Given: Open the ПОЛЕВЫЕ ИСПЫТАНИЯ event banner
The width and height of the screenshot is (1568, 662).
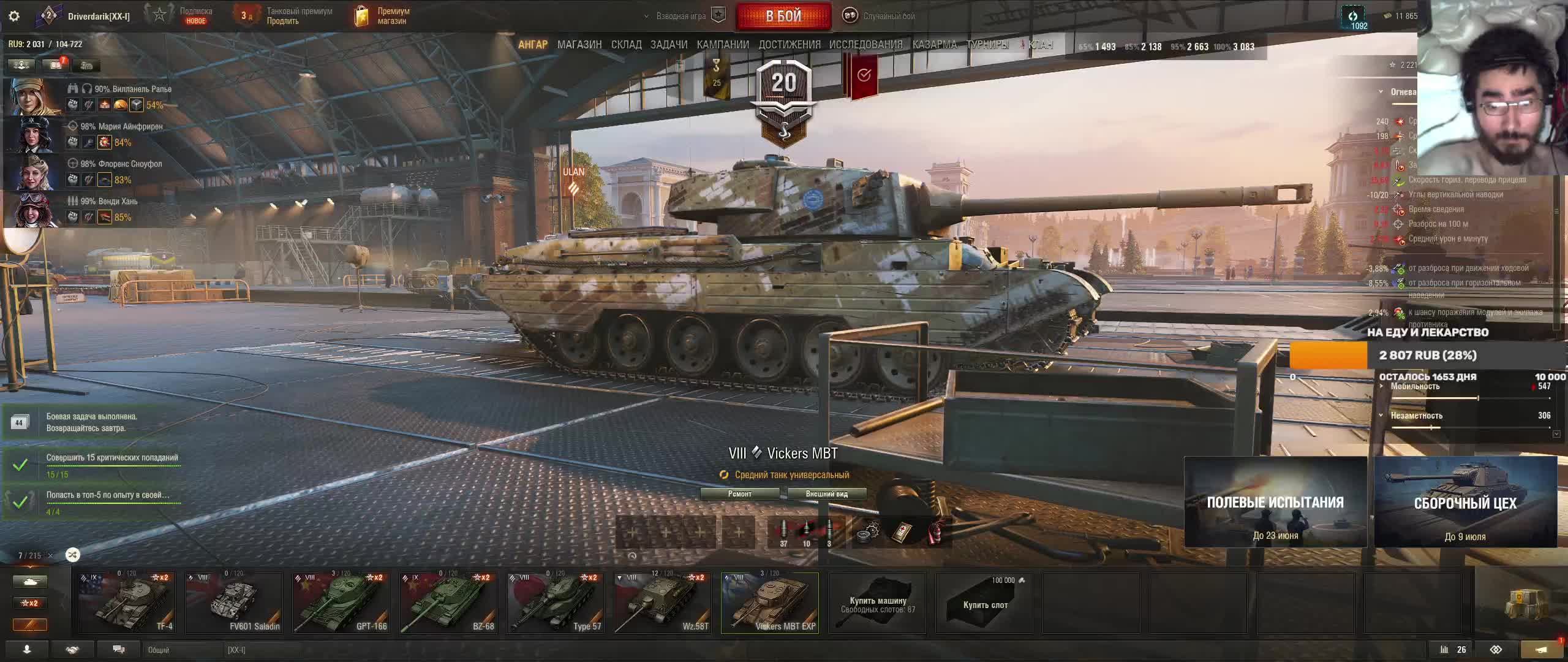Looking at the screenshot, I should point(1275,502).
